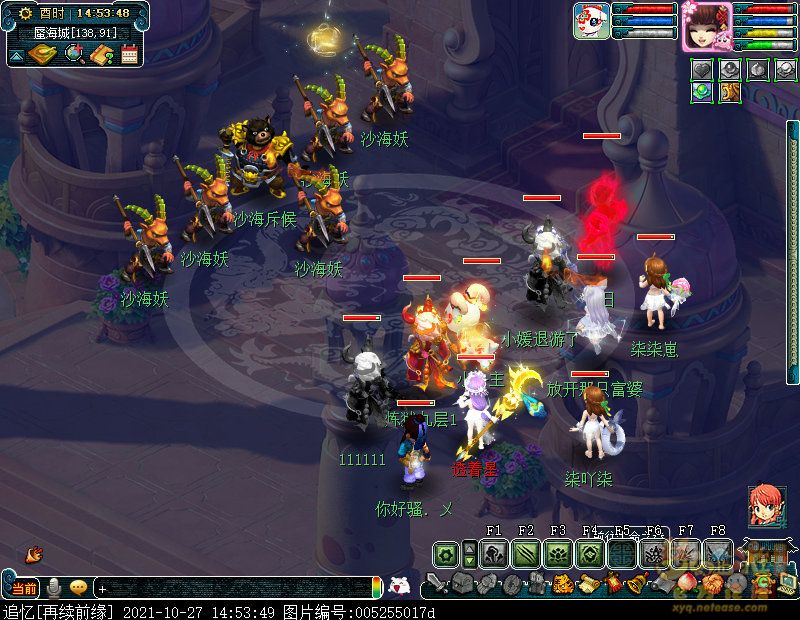The height and width of the screenshot is (620, 800).
Task: Open the guide book with question mark
Action: click(x=102, y=54)
